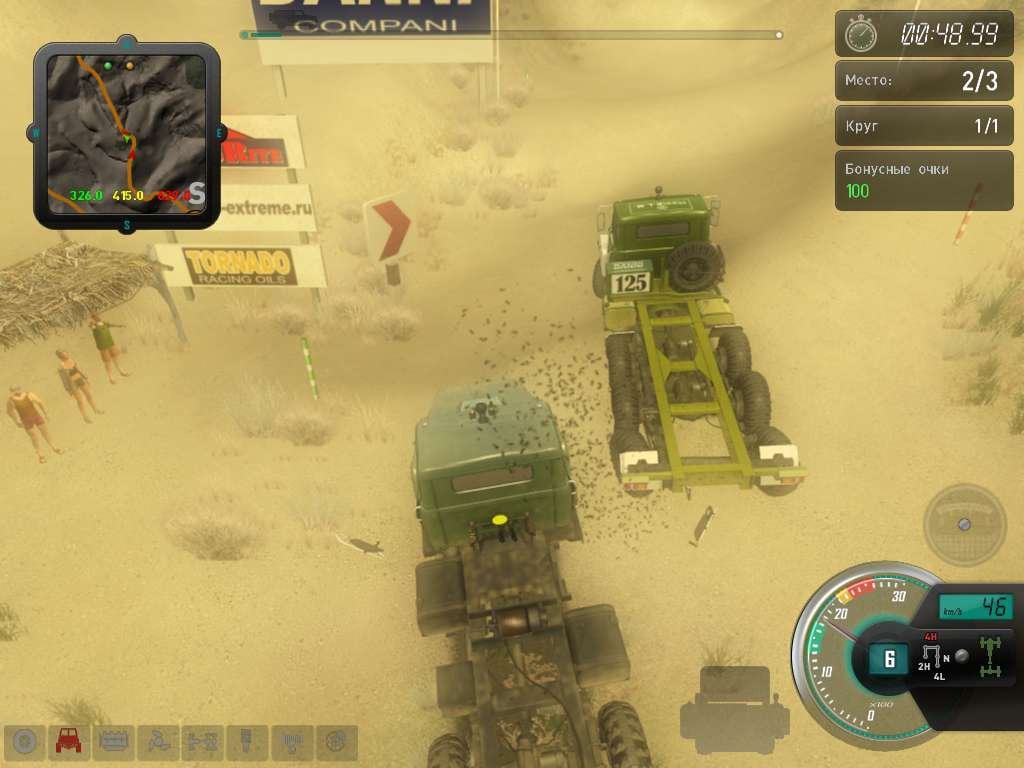The width and height of the screenshot is (1024, 768).
Task: Click the shock absorber icon
Action: click(x=246, y=741)
